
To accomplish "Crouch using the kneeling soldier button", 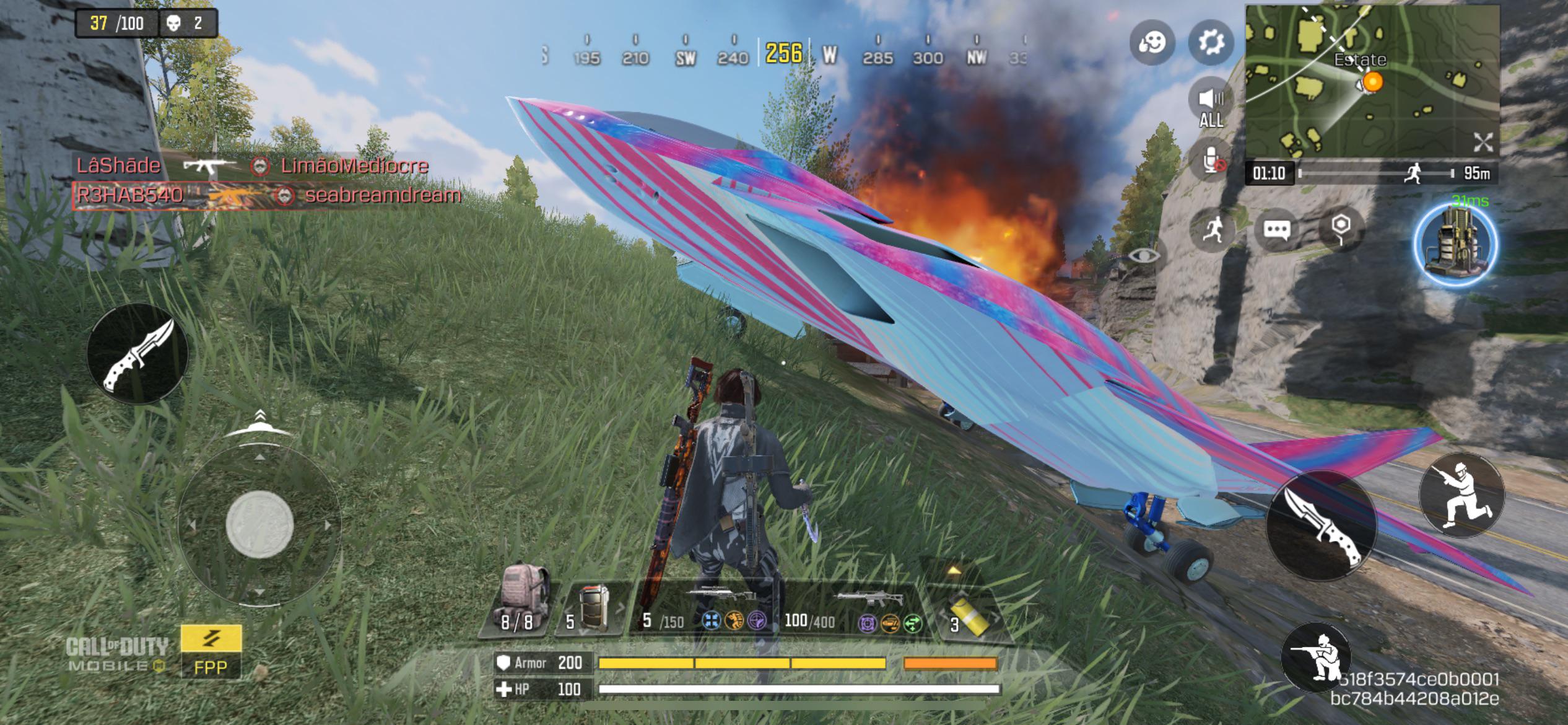I will [1317, 657].
